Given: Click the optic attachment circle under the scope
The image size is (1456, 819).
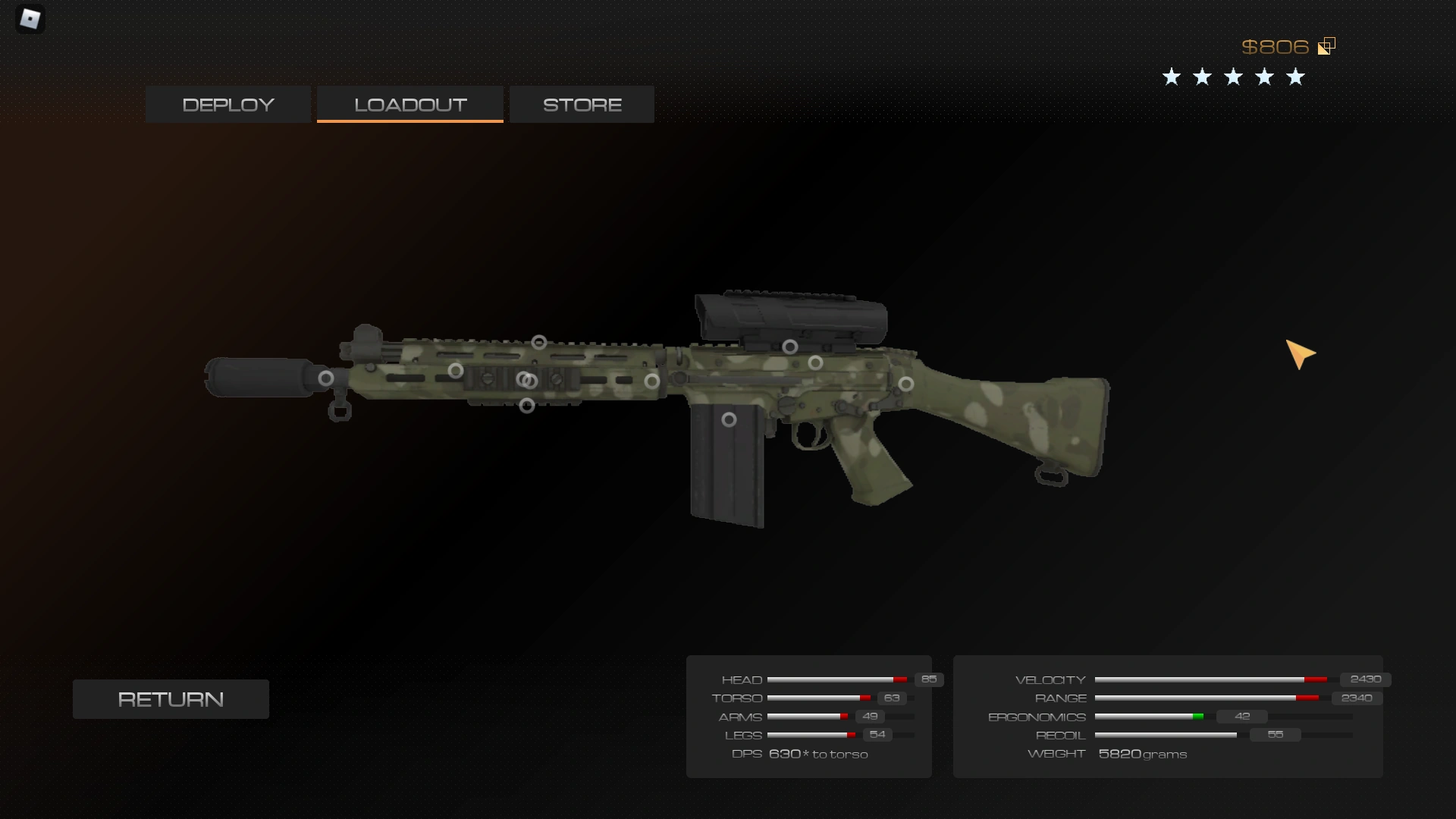Looking at the screenshot, I should pyautogui.click(x=790, y=347).
